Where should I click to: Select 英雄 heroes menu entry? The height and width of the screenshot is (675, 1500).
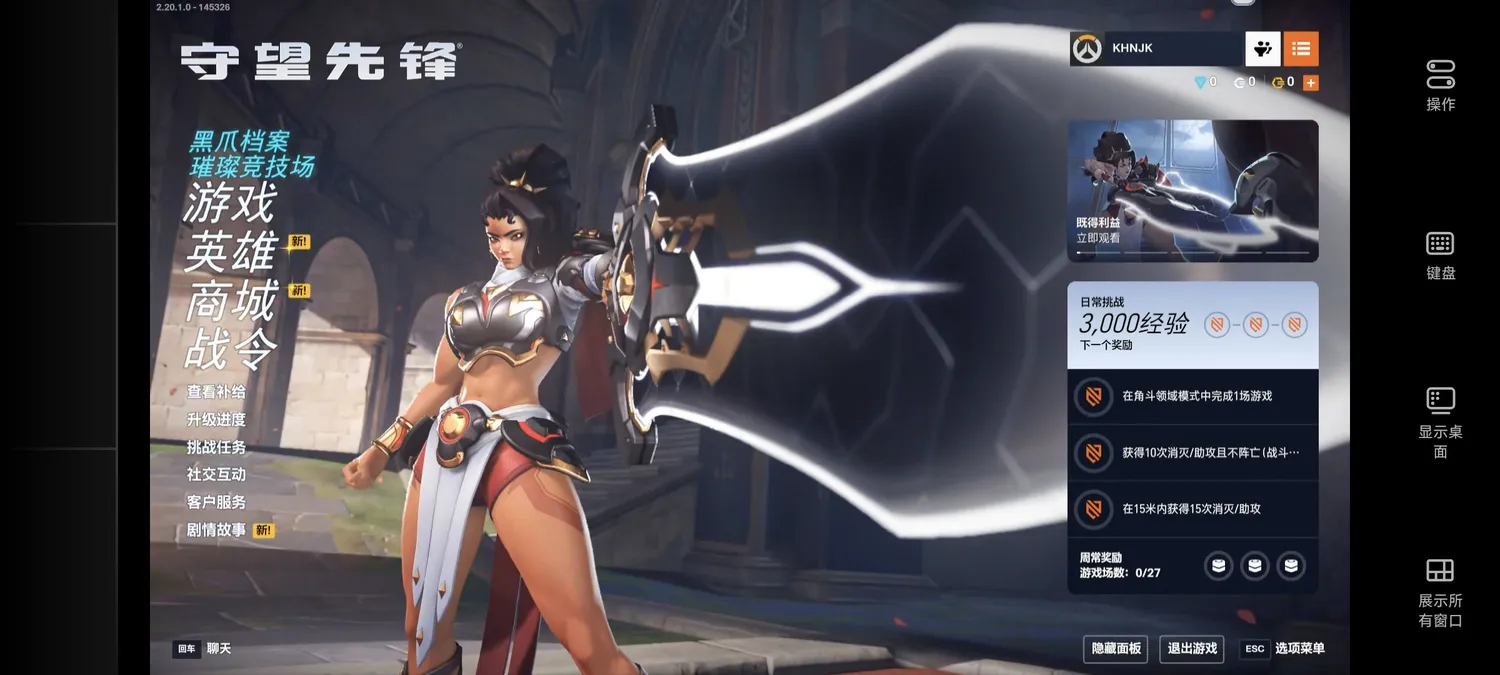[x=230, y=251]
